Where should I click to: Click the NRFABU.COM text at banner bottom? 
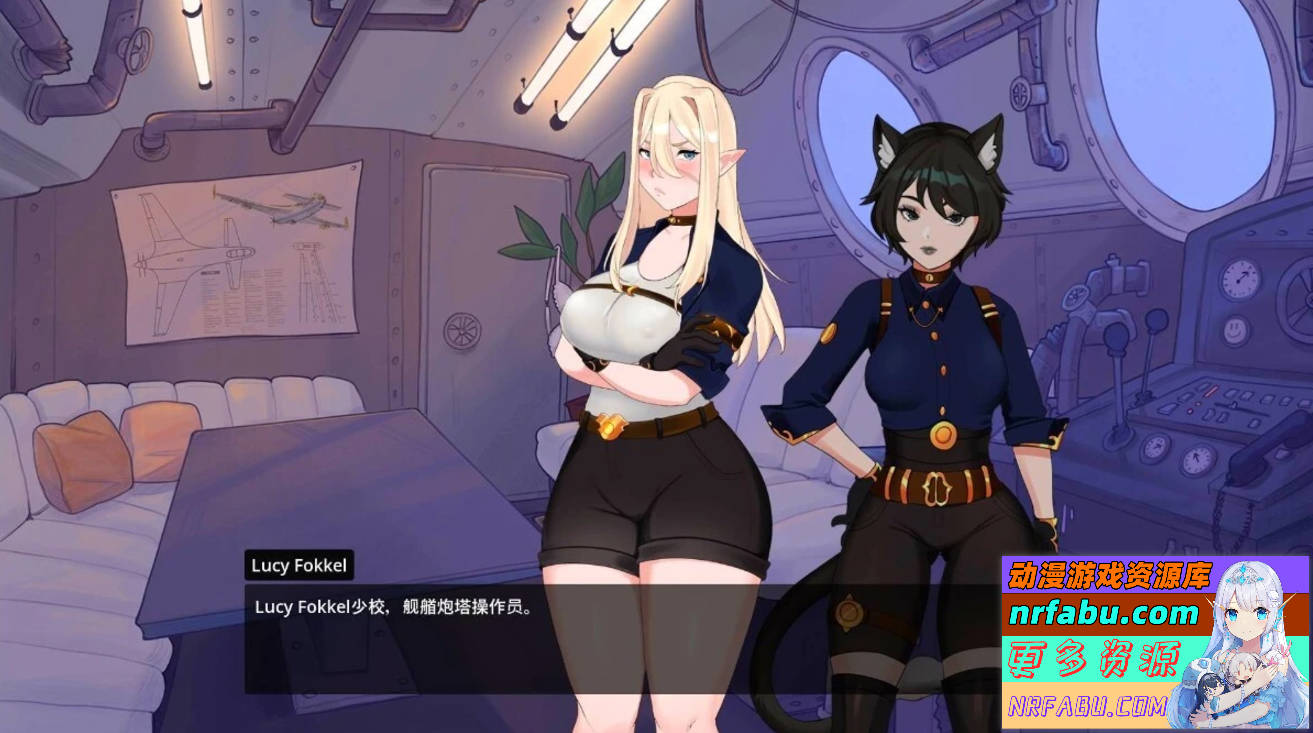pos(1085,706)
